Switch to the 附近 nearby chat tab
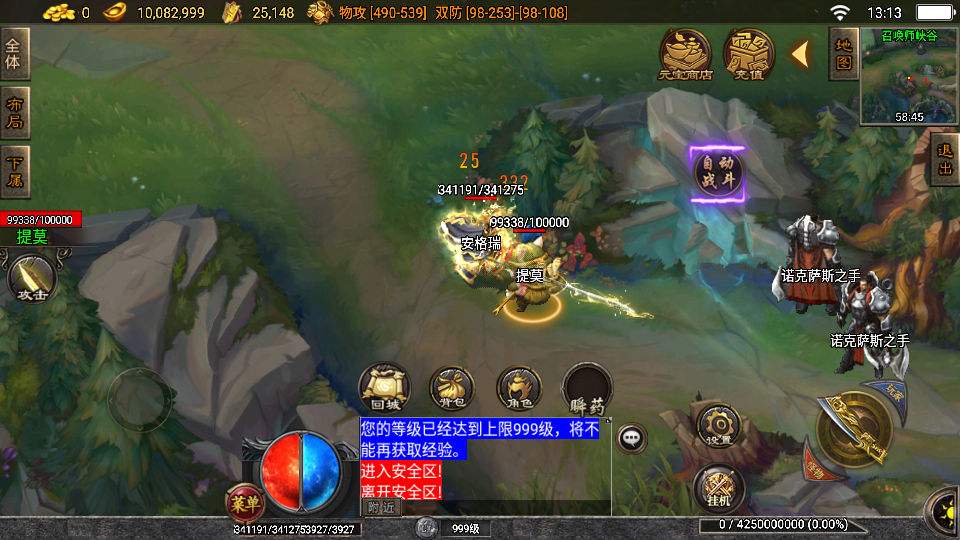 tap(380, 507)
